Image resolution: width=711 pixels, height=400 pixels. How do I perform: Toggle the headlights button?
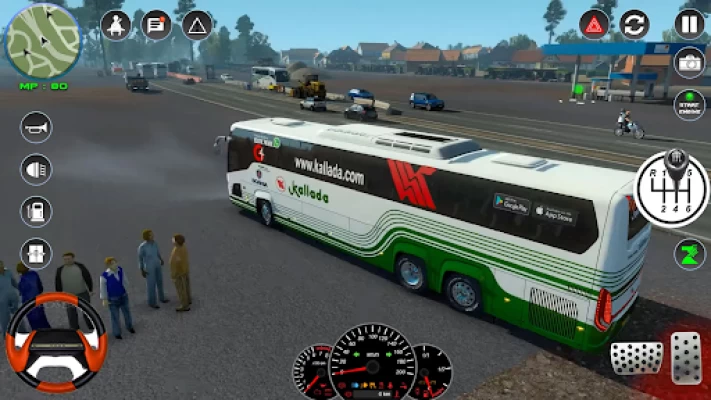[x=36, y=169]
